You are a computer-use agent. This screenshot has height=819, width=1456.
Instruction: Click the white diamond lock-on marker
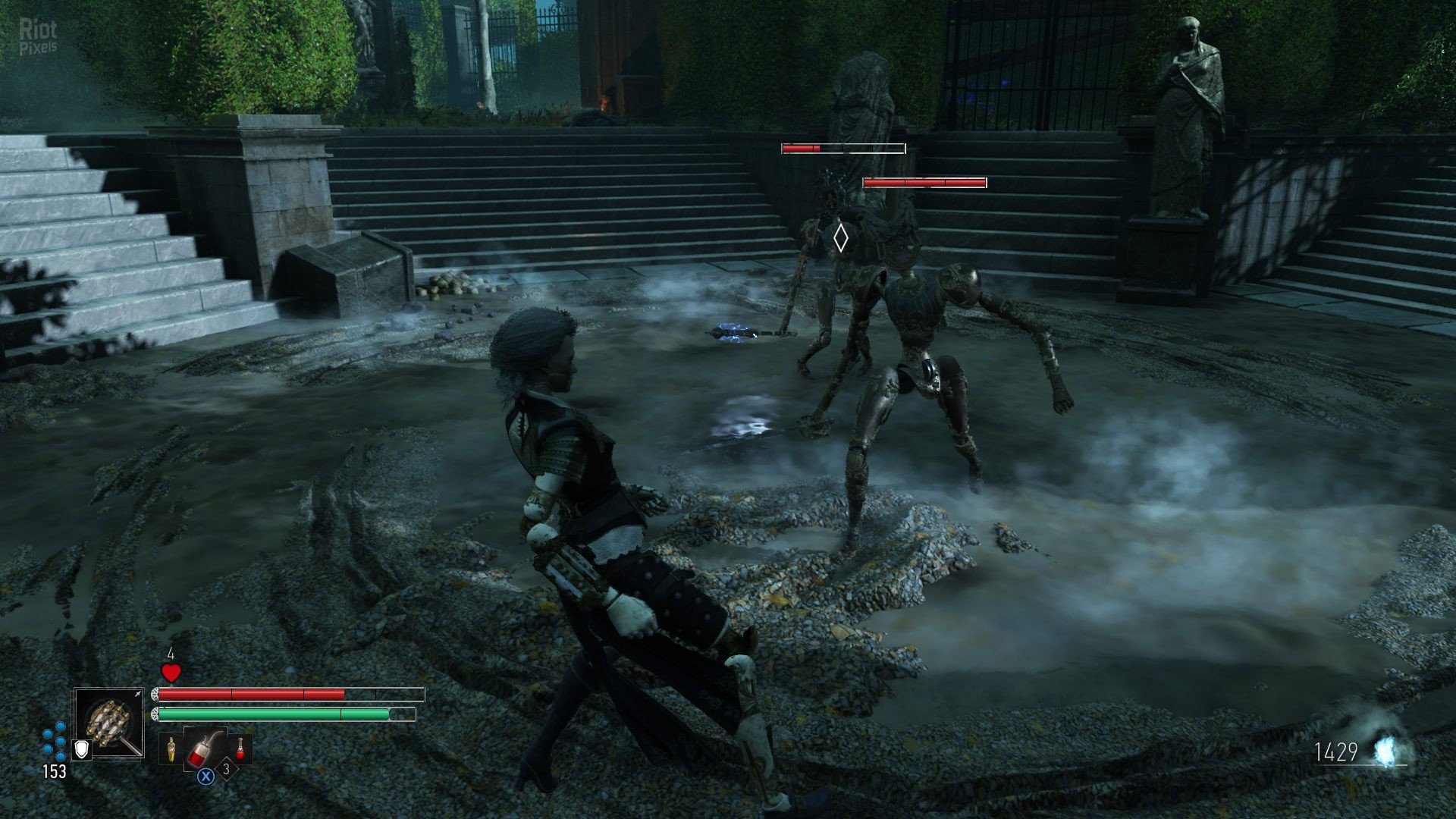pos(840,238)
